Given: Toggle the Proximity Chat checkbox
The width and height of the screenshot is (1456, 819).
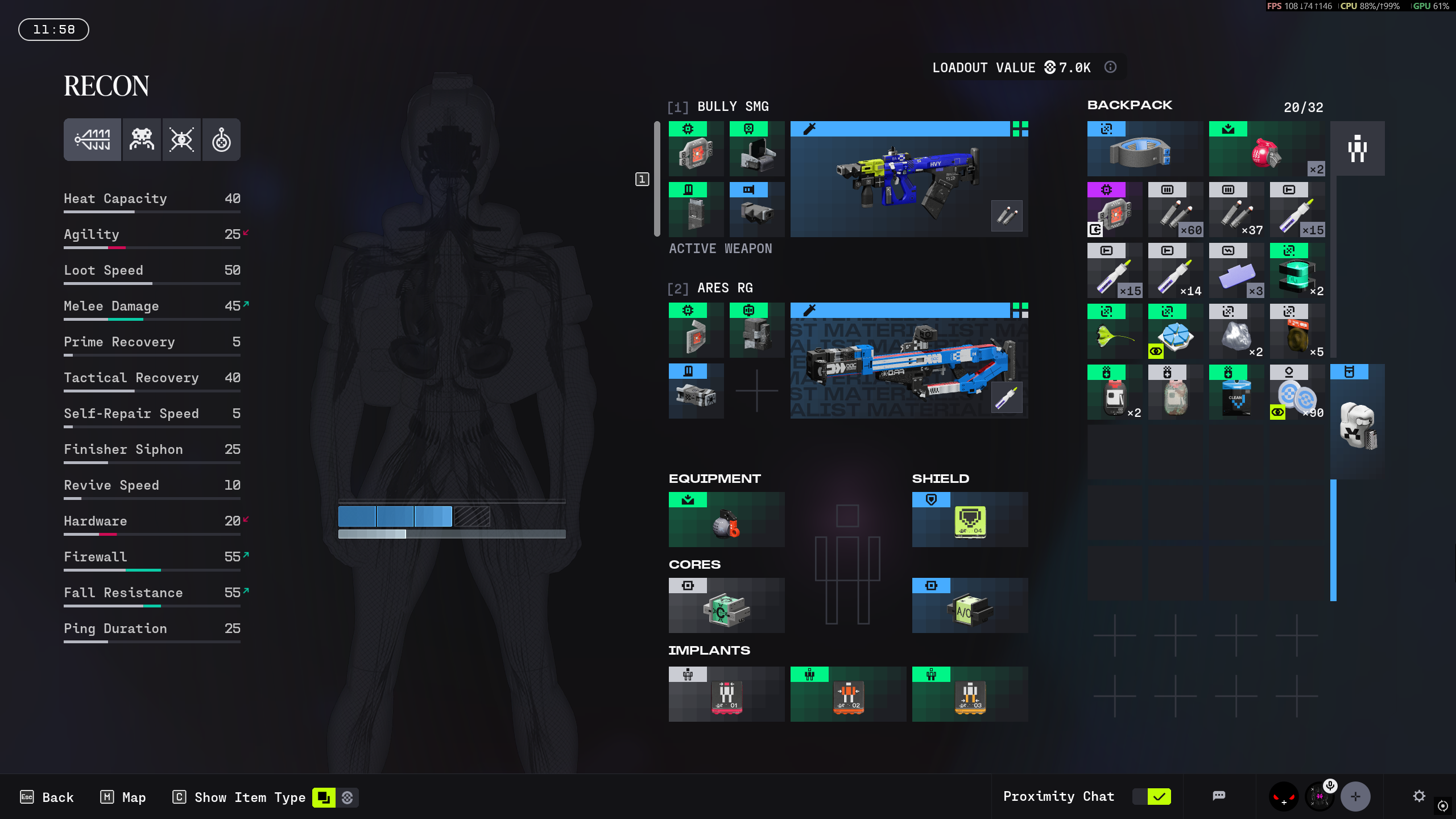Looking at the screenshot, I should tap(1159, 797).
